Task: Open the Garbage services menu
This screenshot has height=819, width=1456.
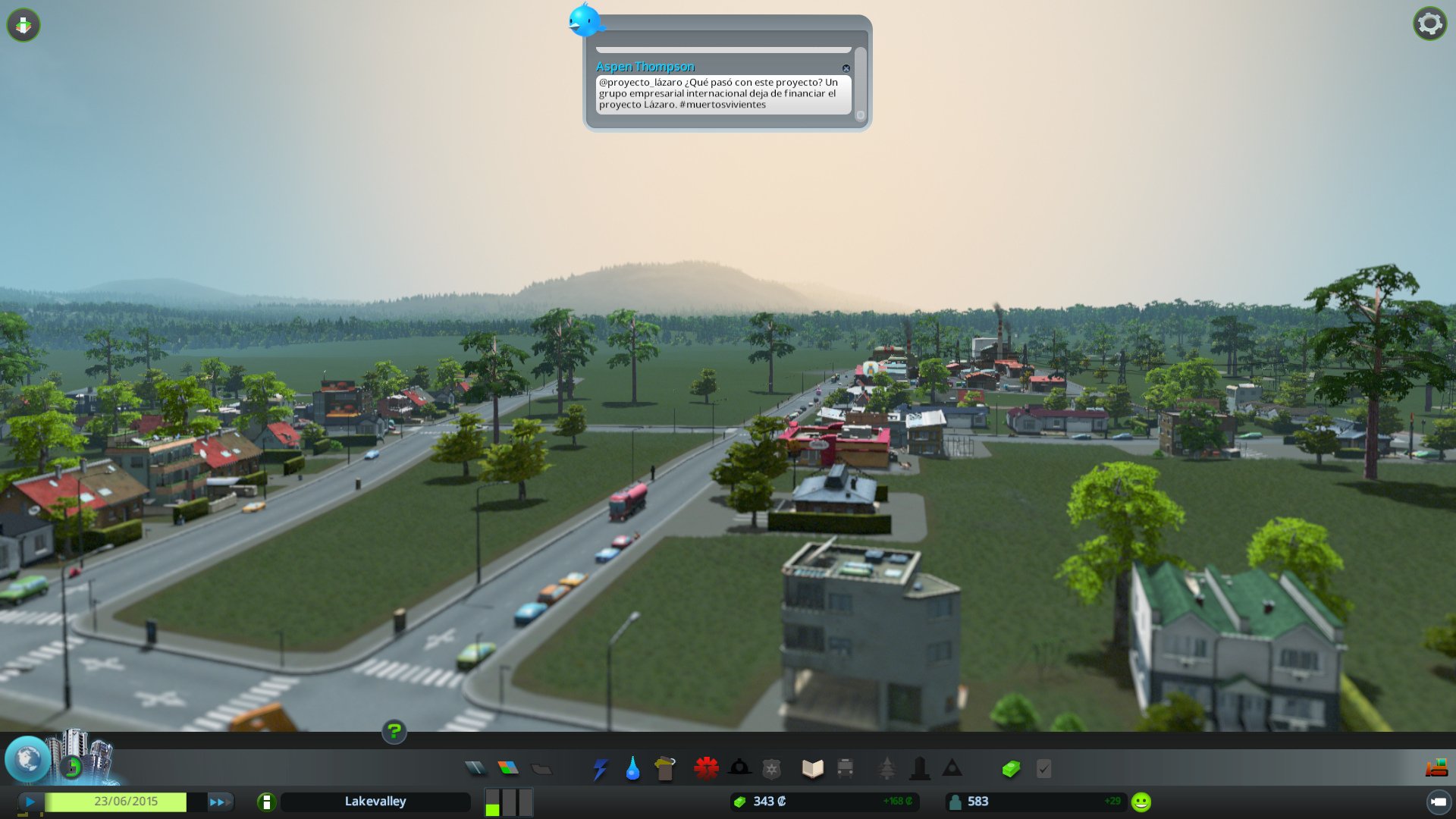Action: (x=665, y=768)
